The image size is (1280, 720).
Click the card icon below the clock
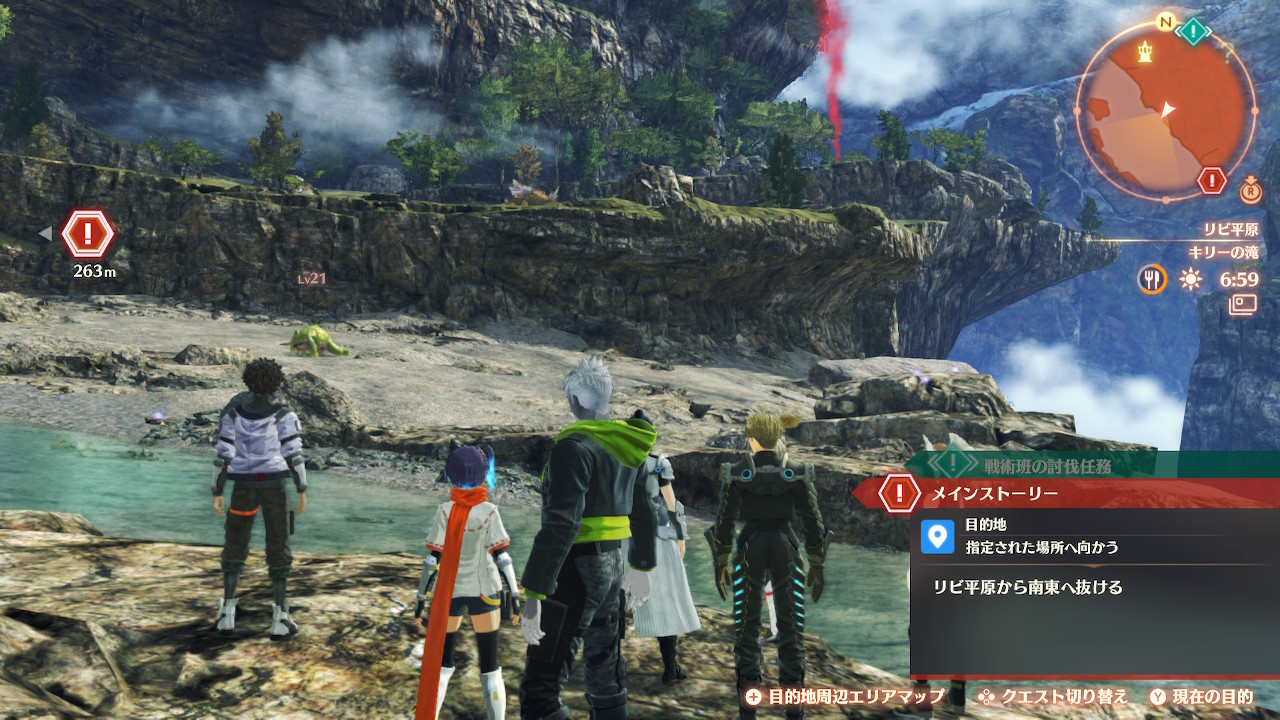point(1243,304)
